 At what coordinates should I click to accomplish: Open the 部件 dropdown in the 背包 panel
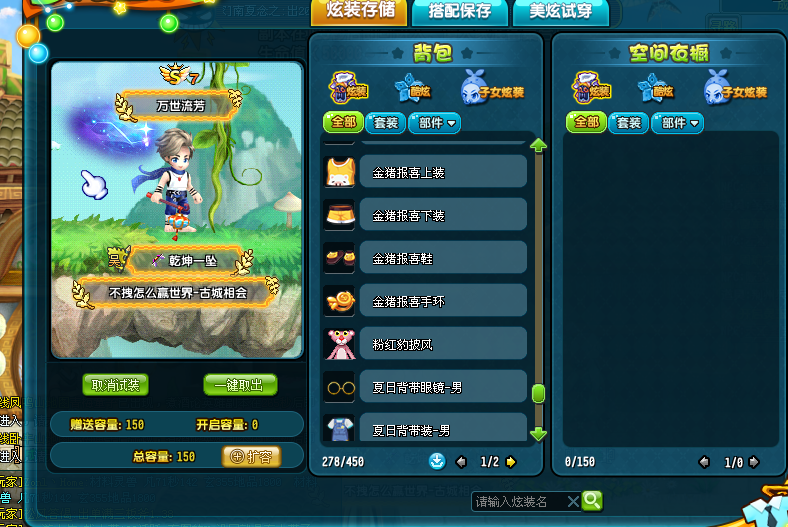(433, 123)
